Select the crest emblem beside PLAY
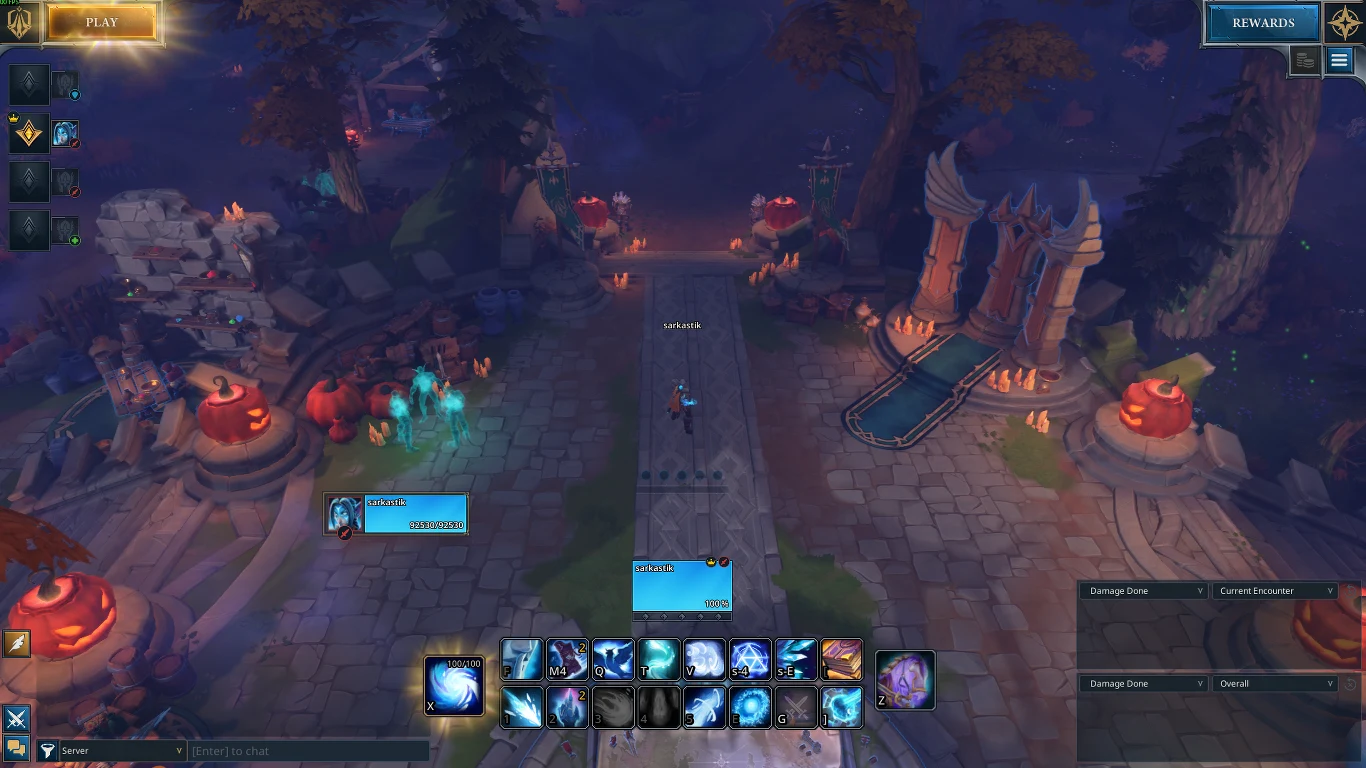 pos(19,22)
